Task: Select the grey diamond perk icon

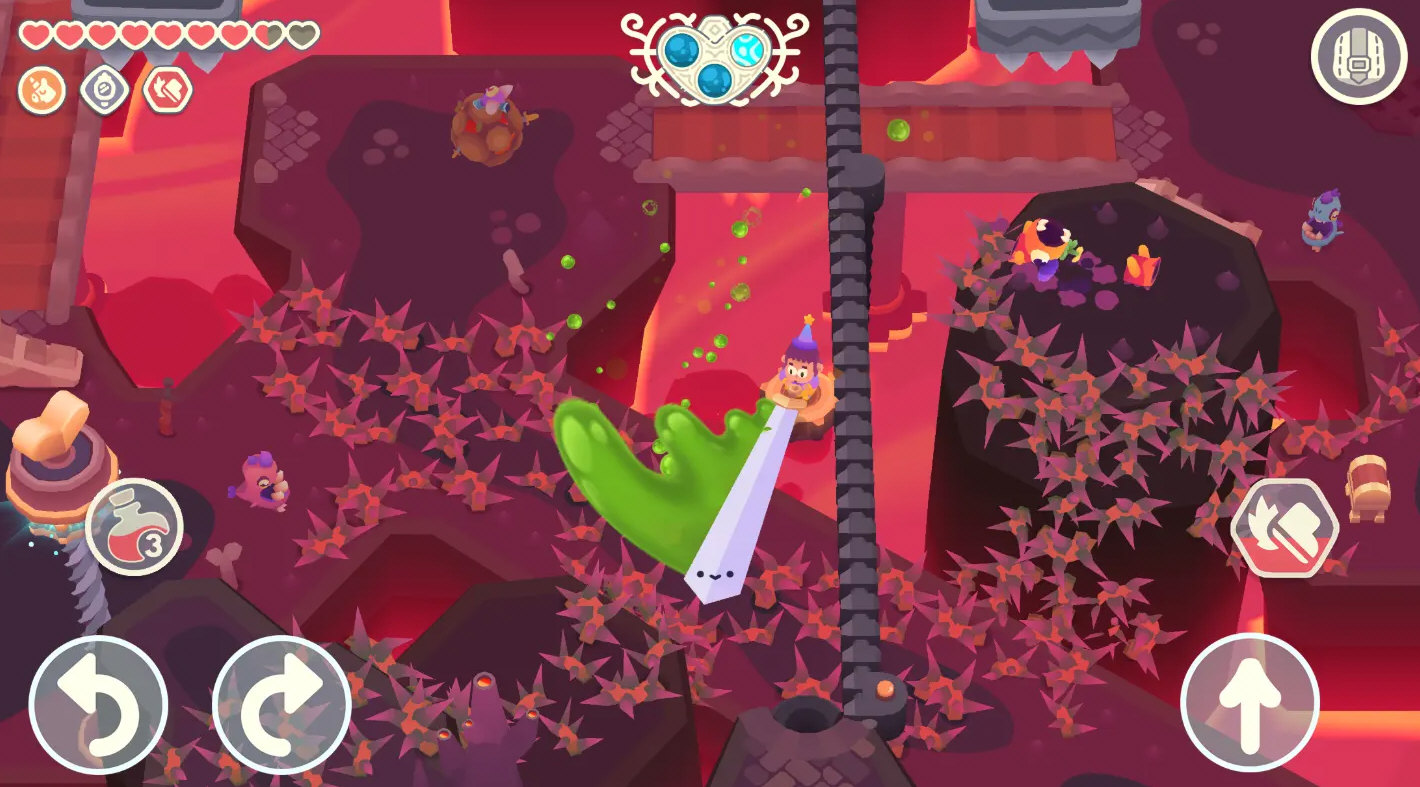Action: [104, 91]
